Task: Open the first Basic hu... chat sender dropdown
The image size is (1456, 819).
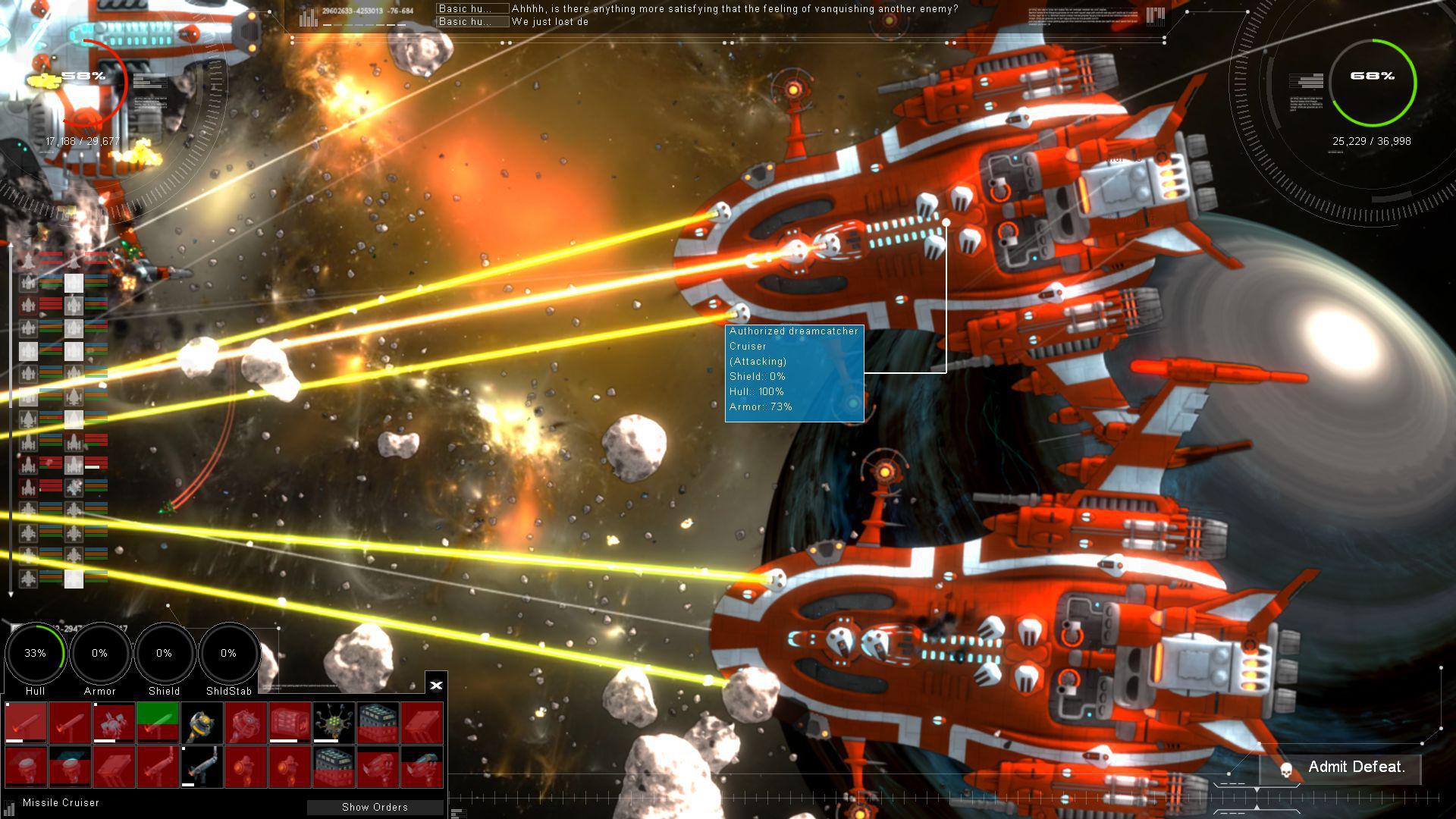Action: [x=470, y=9]
